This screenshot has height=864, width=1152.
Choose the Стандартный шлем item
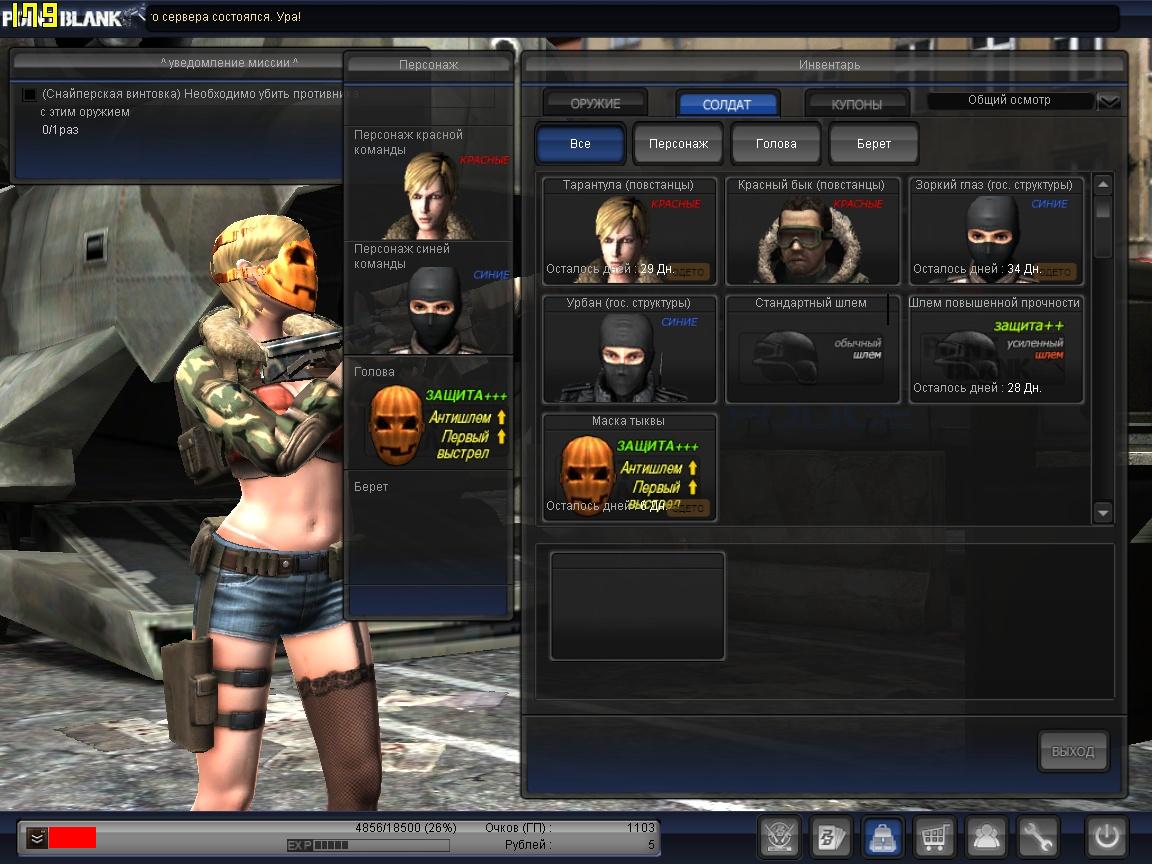click(x=812, y=349)
